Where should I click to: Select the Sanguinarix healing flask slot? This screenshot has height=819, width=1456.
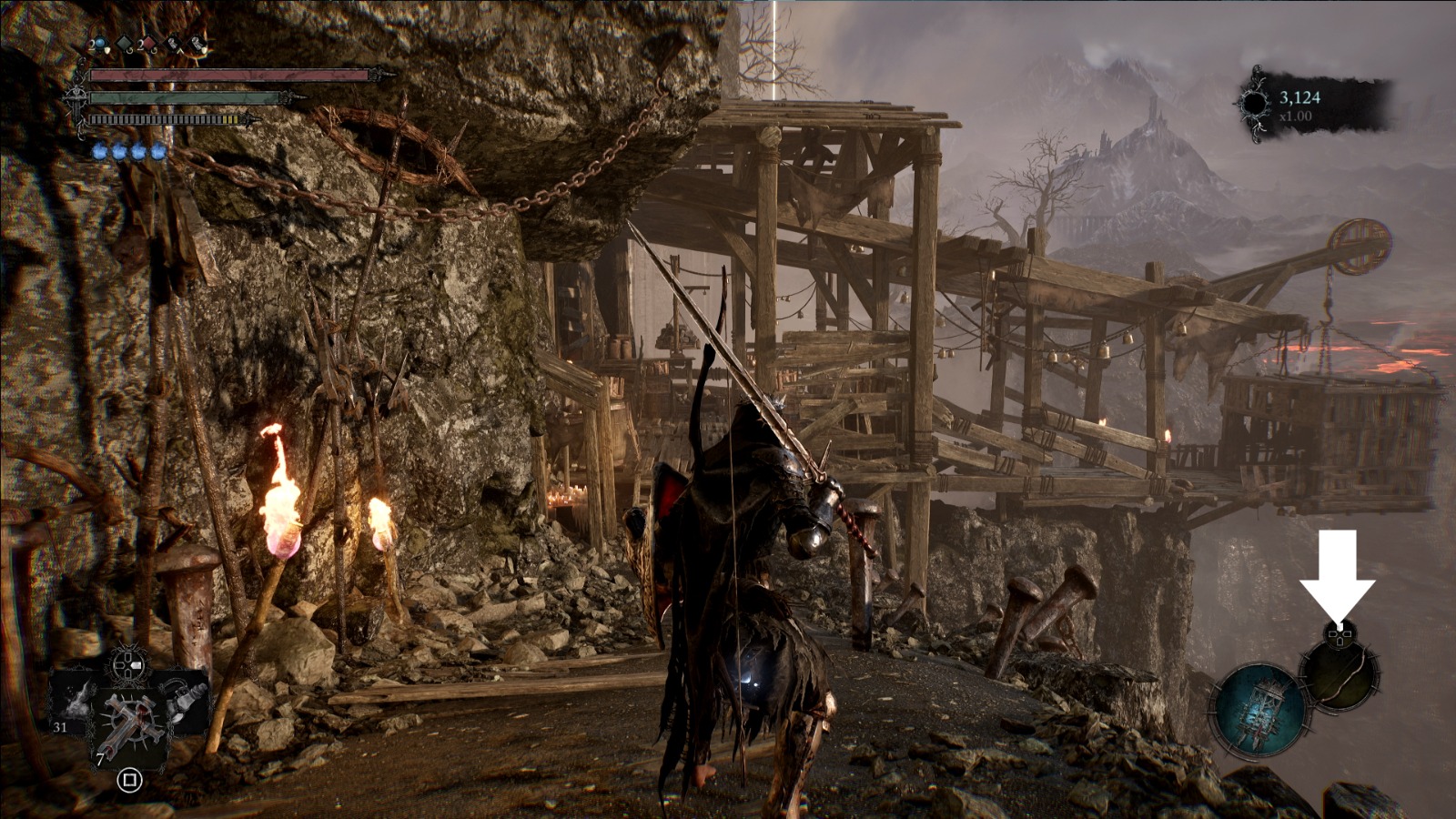[99, 43]
